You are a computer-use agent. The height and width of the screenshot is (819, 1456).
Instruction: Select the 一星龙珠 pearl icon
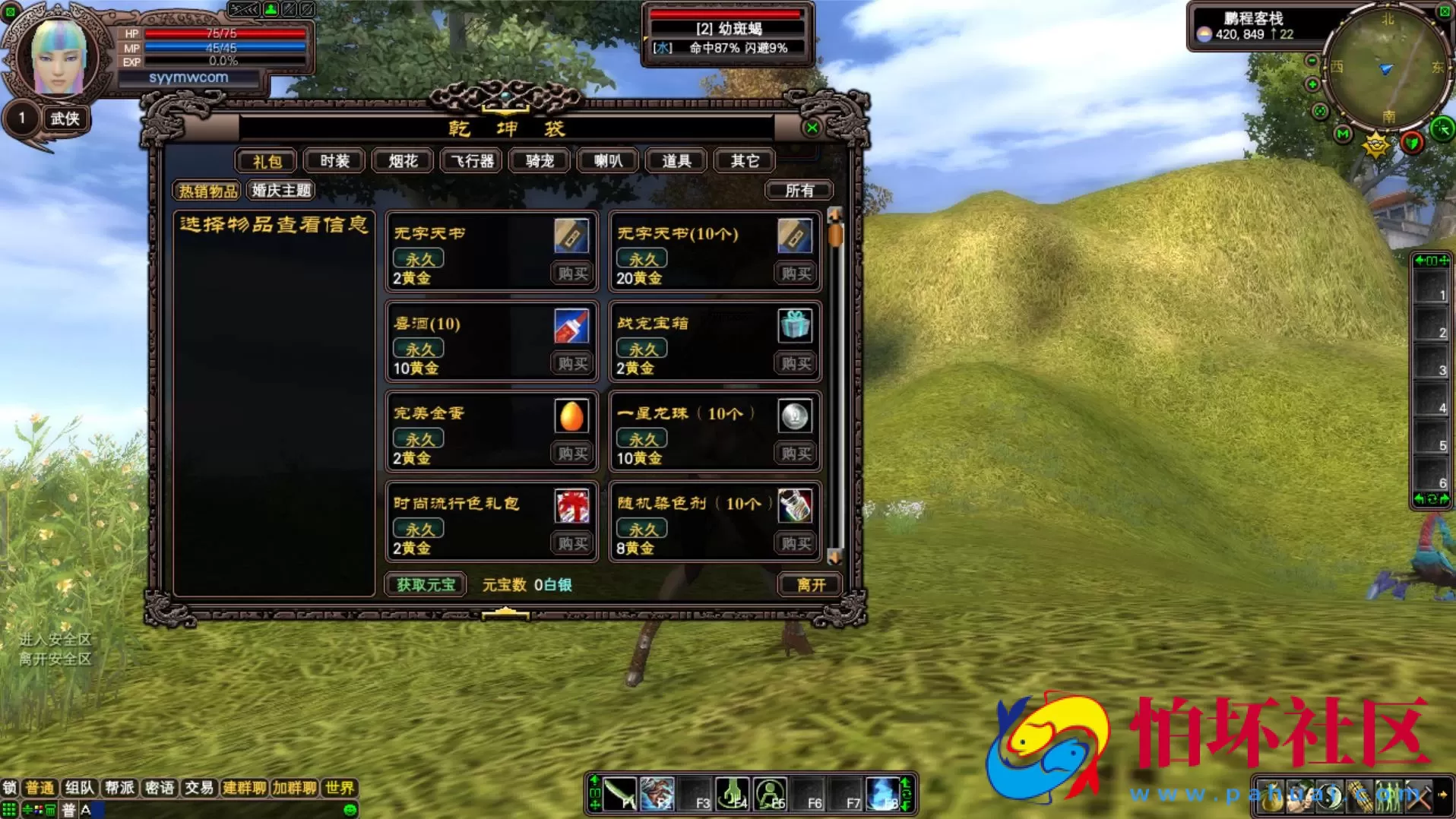(x=795, y=416)
